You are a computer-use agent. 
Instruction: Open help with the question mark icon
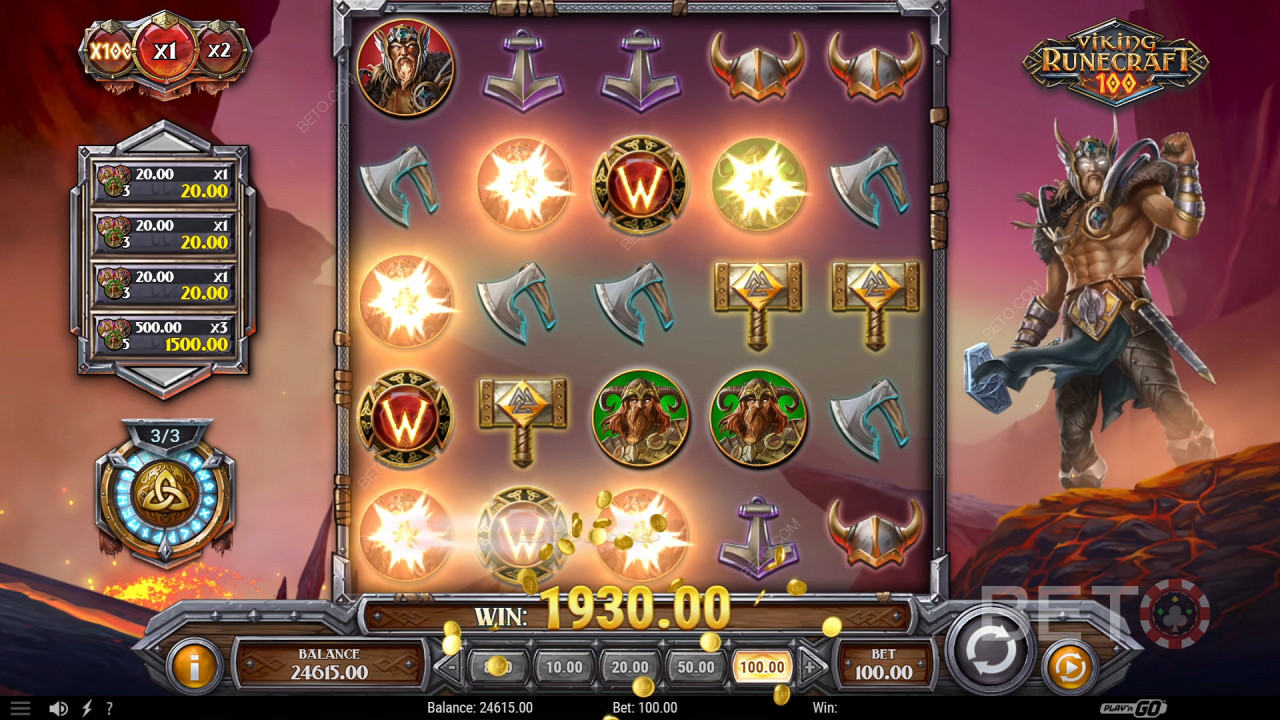[110, 708]
